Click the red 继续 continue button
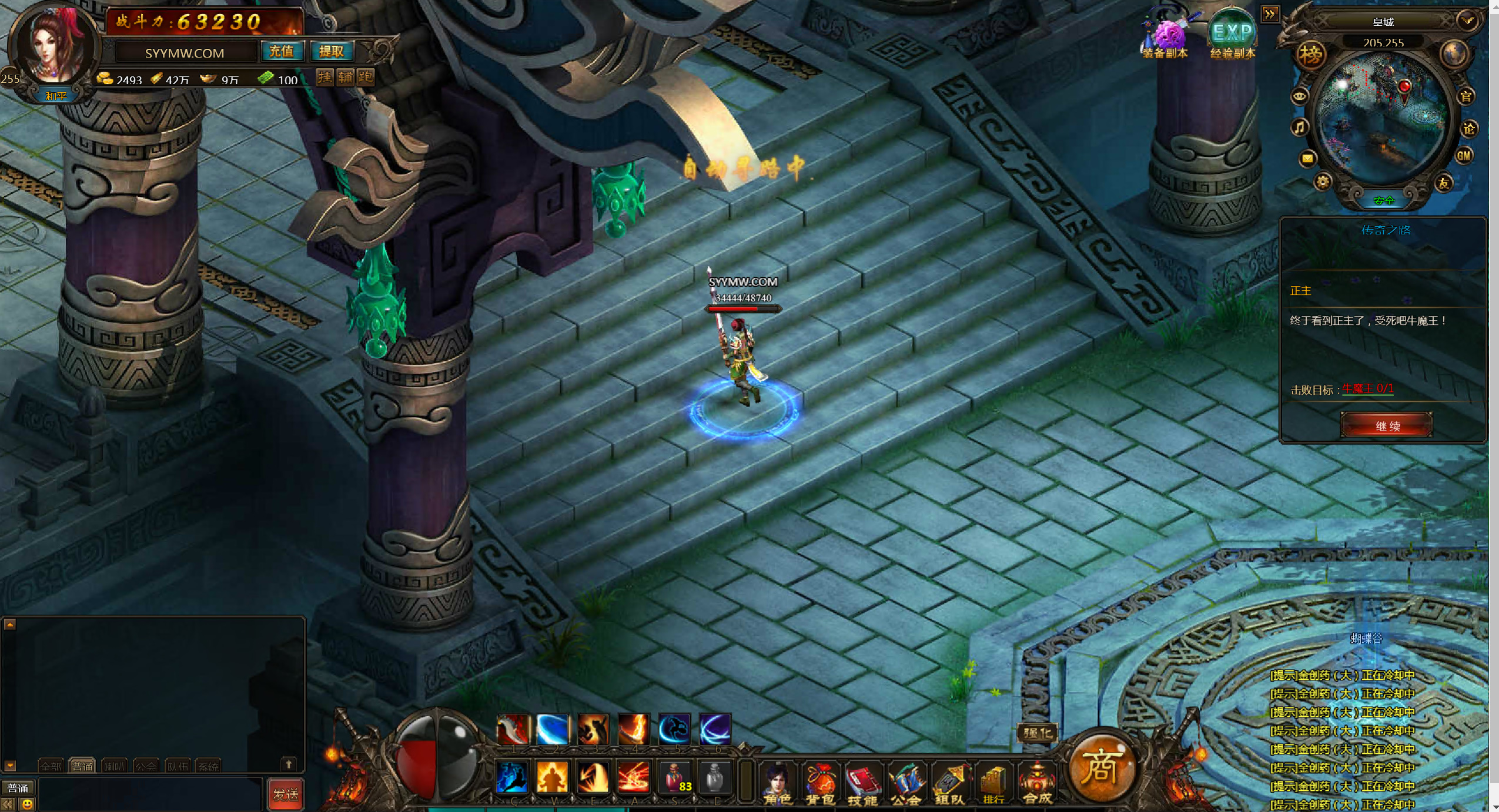 tap(1386, 425)
